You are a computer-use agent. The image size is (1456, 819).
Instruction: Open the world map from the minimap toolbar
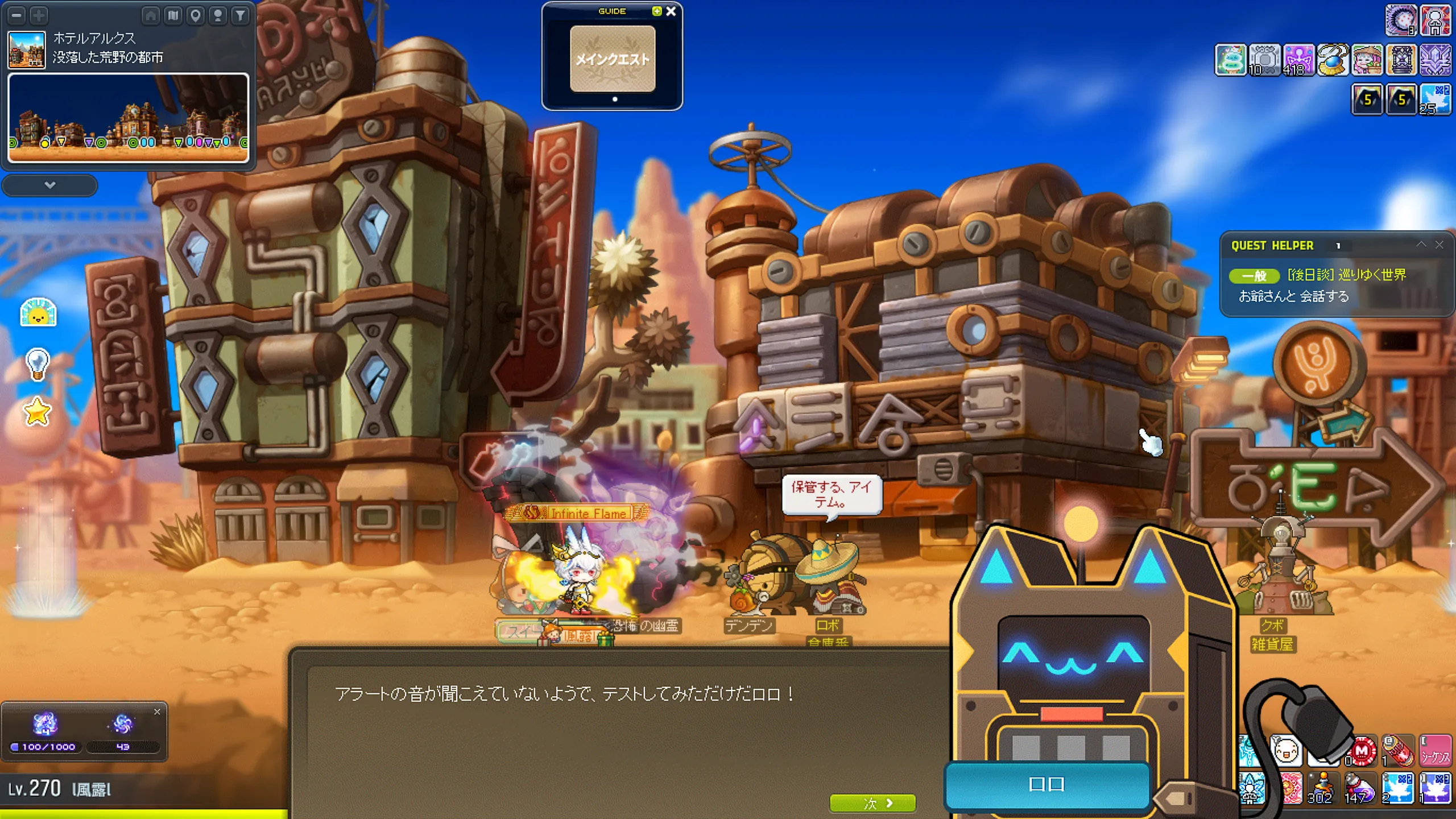click(173, 15)
